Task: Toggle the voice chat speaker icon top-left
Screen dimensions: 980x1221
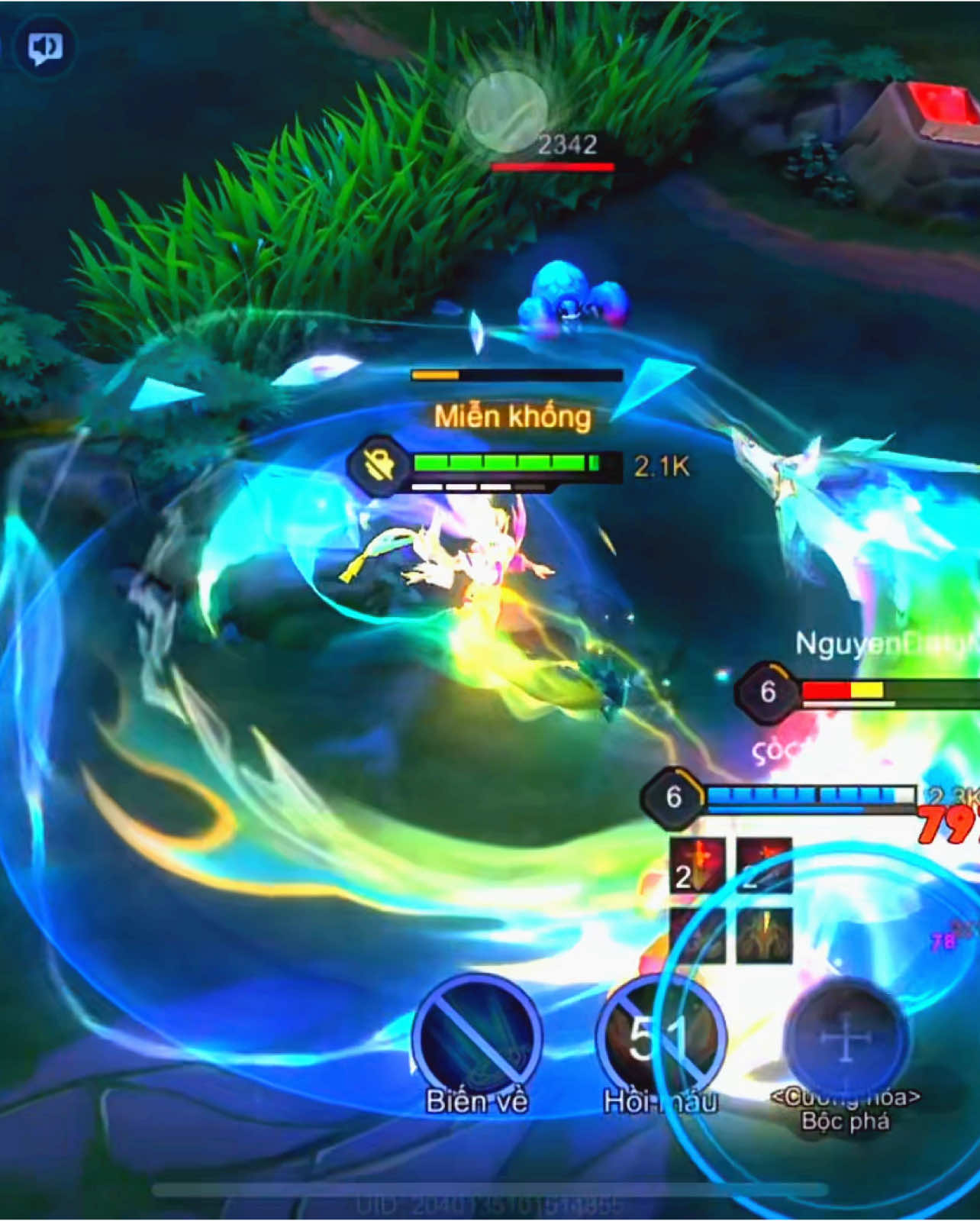Action: coord(46,47)
